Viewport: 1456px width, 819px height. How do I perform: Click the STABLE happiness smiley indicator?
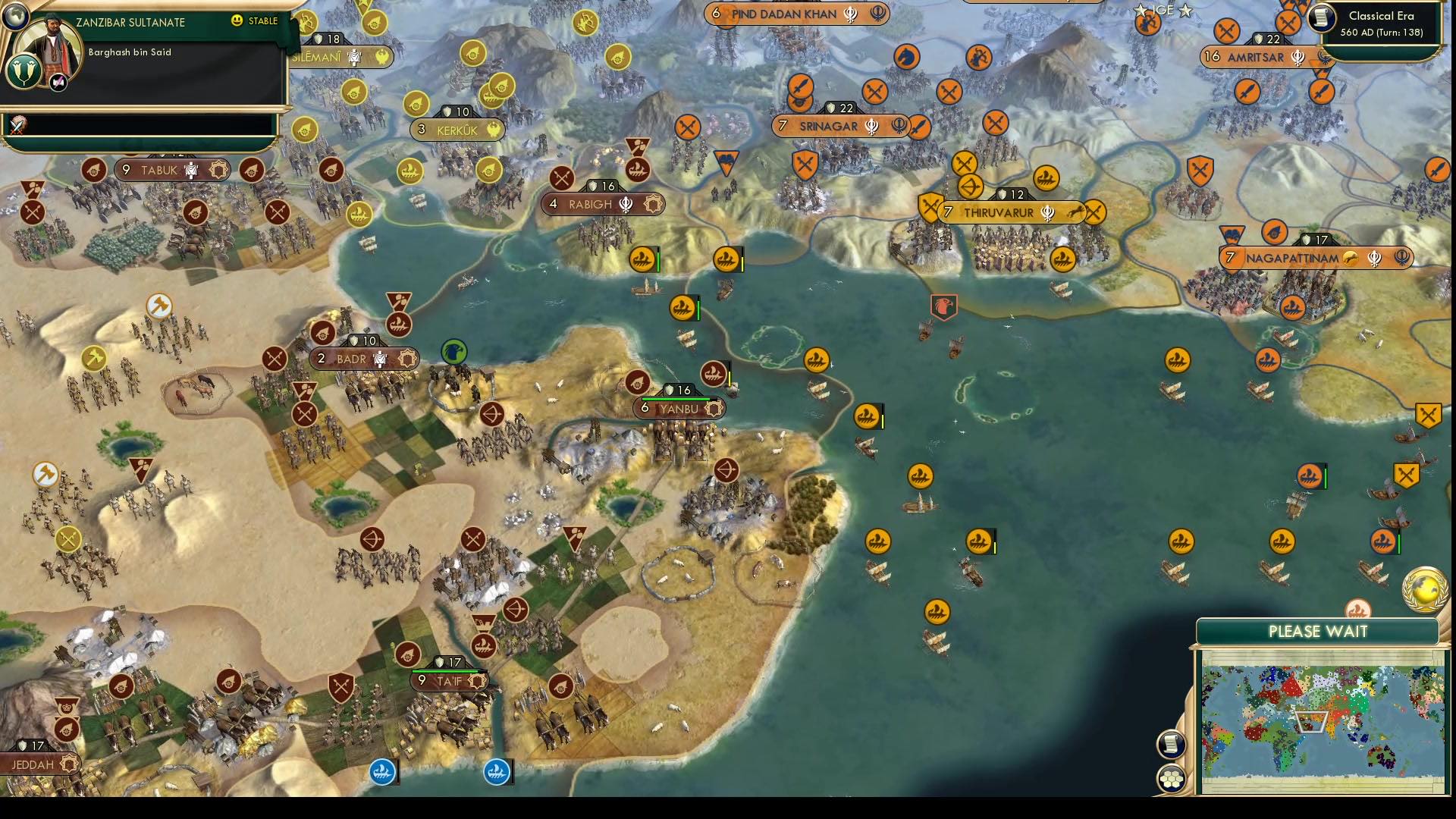coord(238,21)
